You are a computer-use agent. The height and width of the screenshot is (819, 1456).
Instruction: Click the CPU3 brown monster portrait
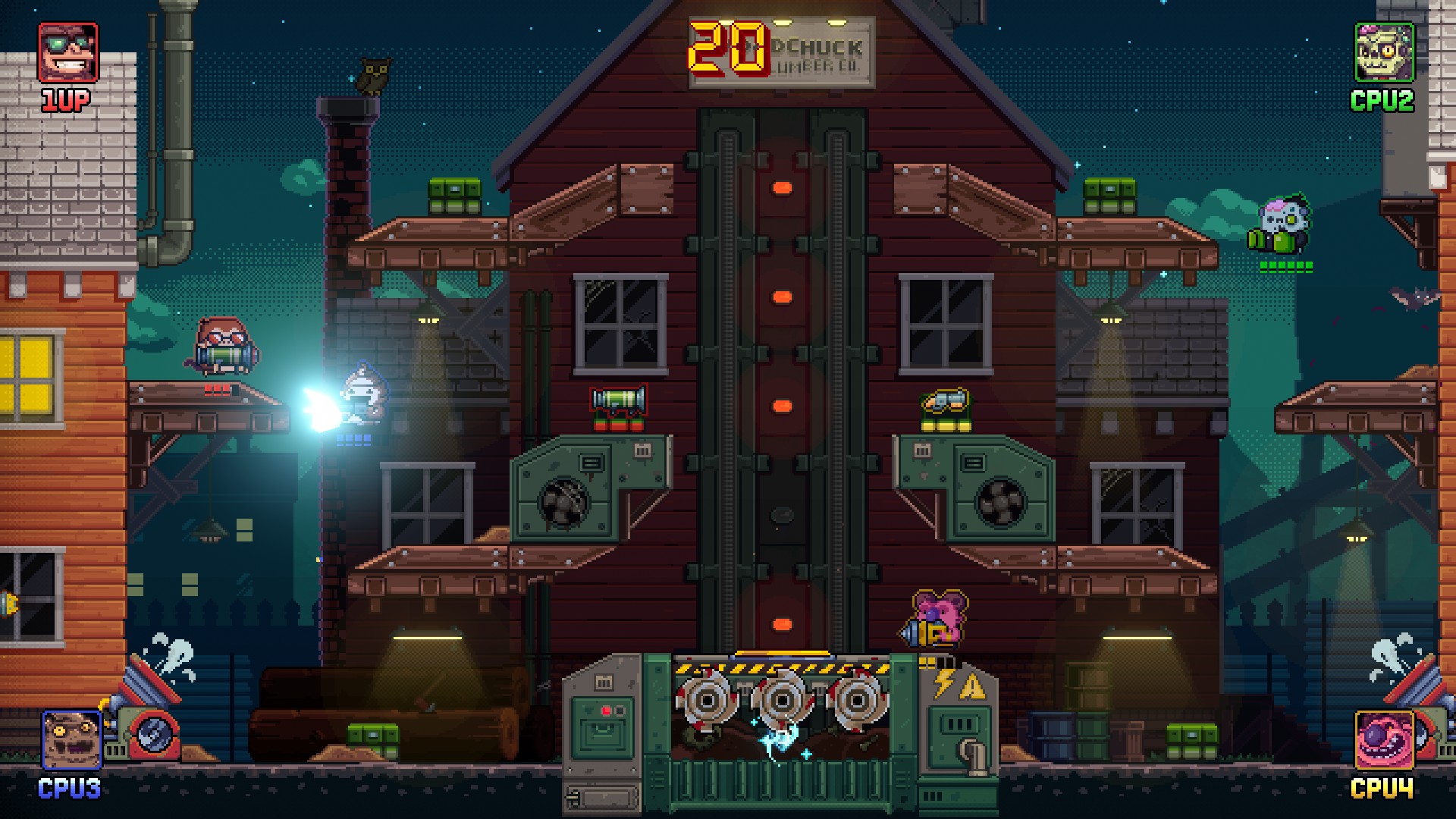[x=71, y=741]
